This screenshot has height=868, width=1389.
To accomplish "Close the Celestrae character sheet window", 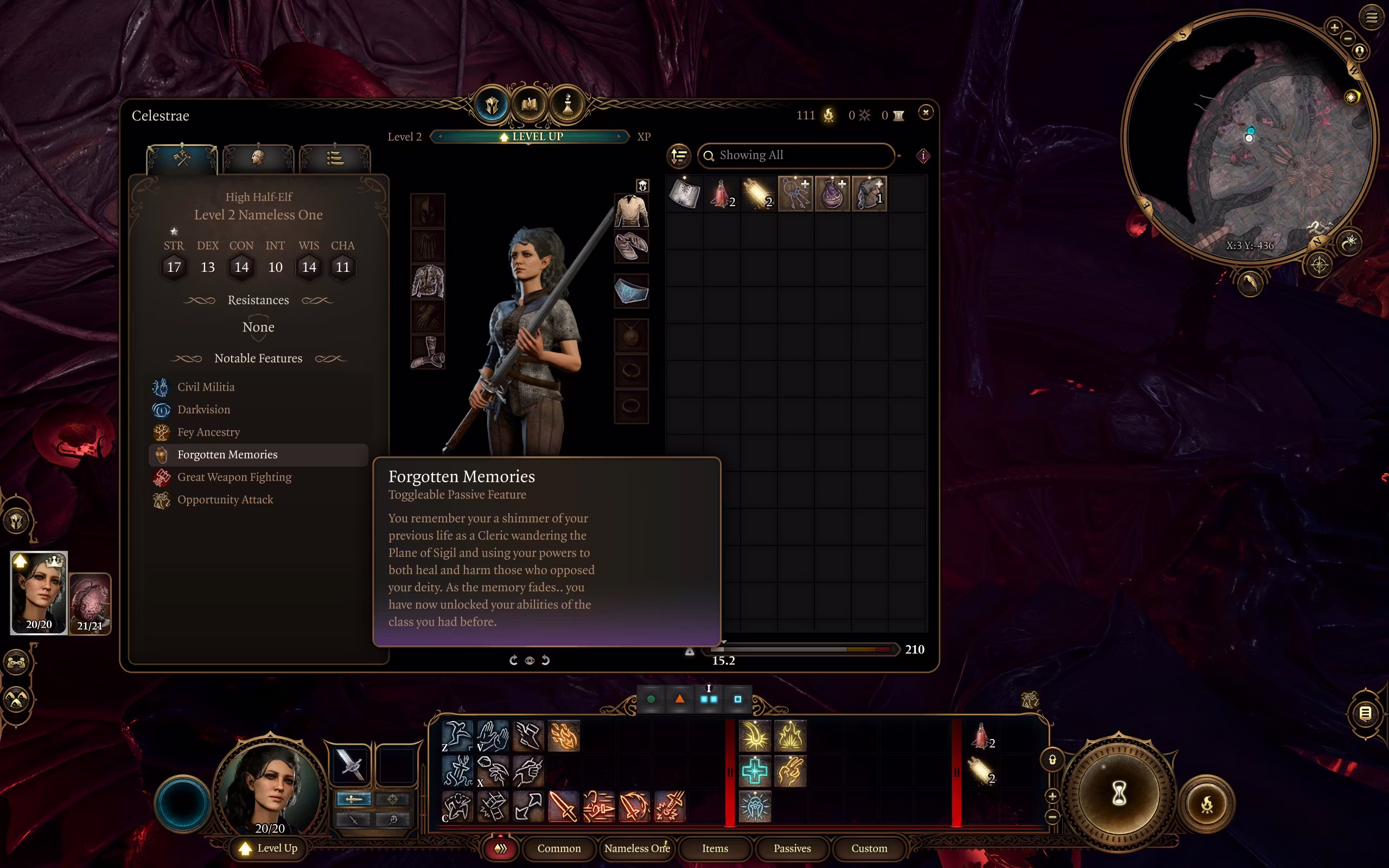I will coord(925,112).
